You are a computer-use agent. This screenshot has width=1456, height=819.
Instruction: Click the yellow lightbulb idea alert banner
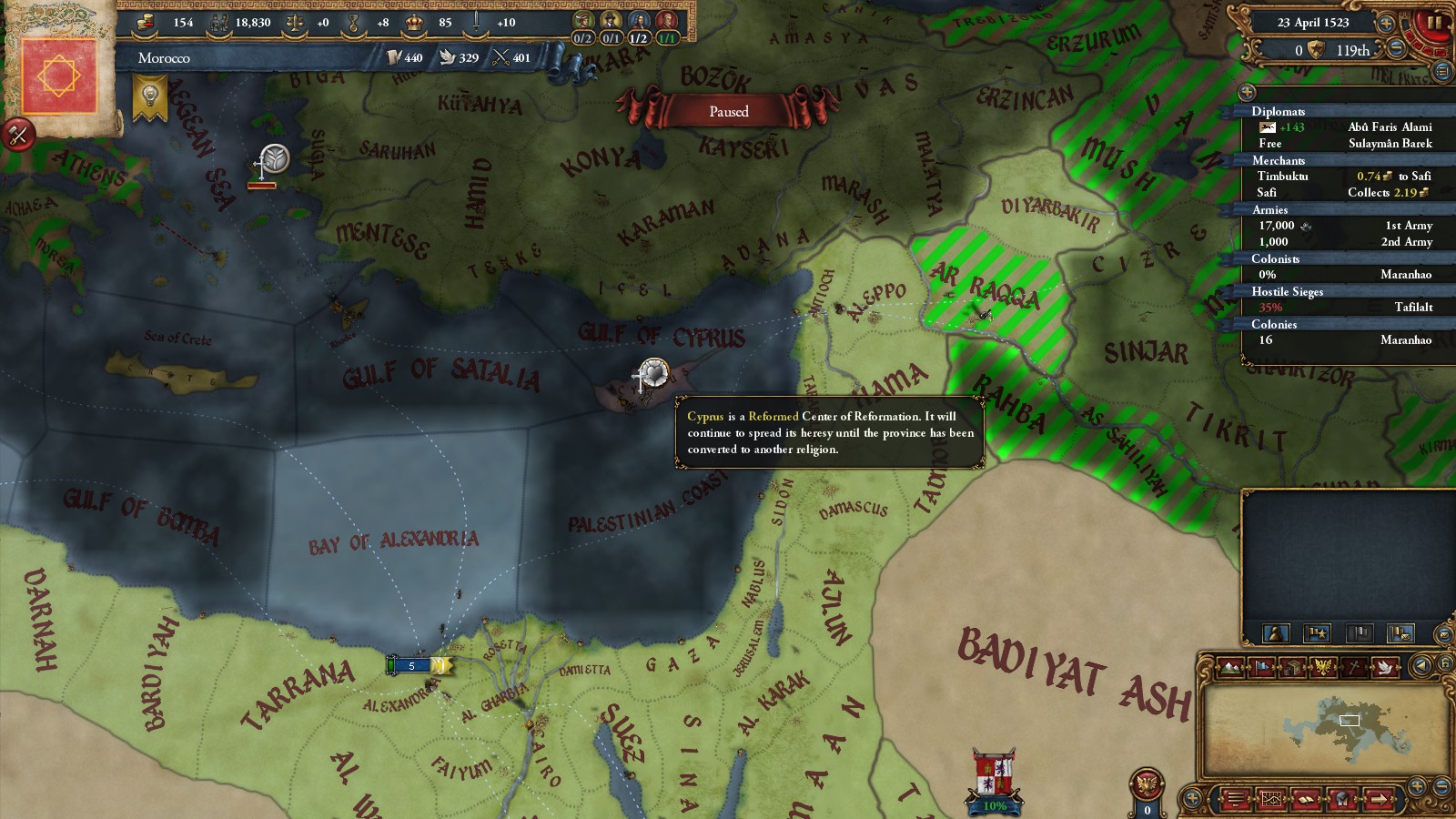point(149,96)
